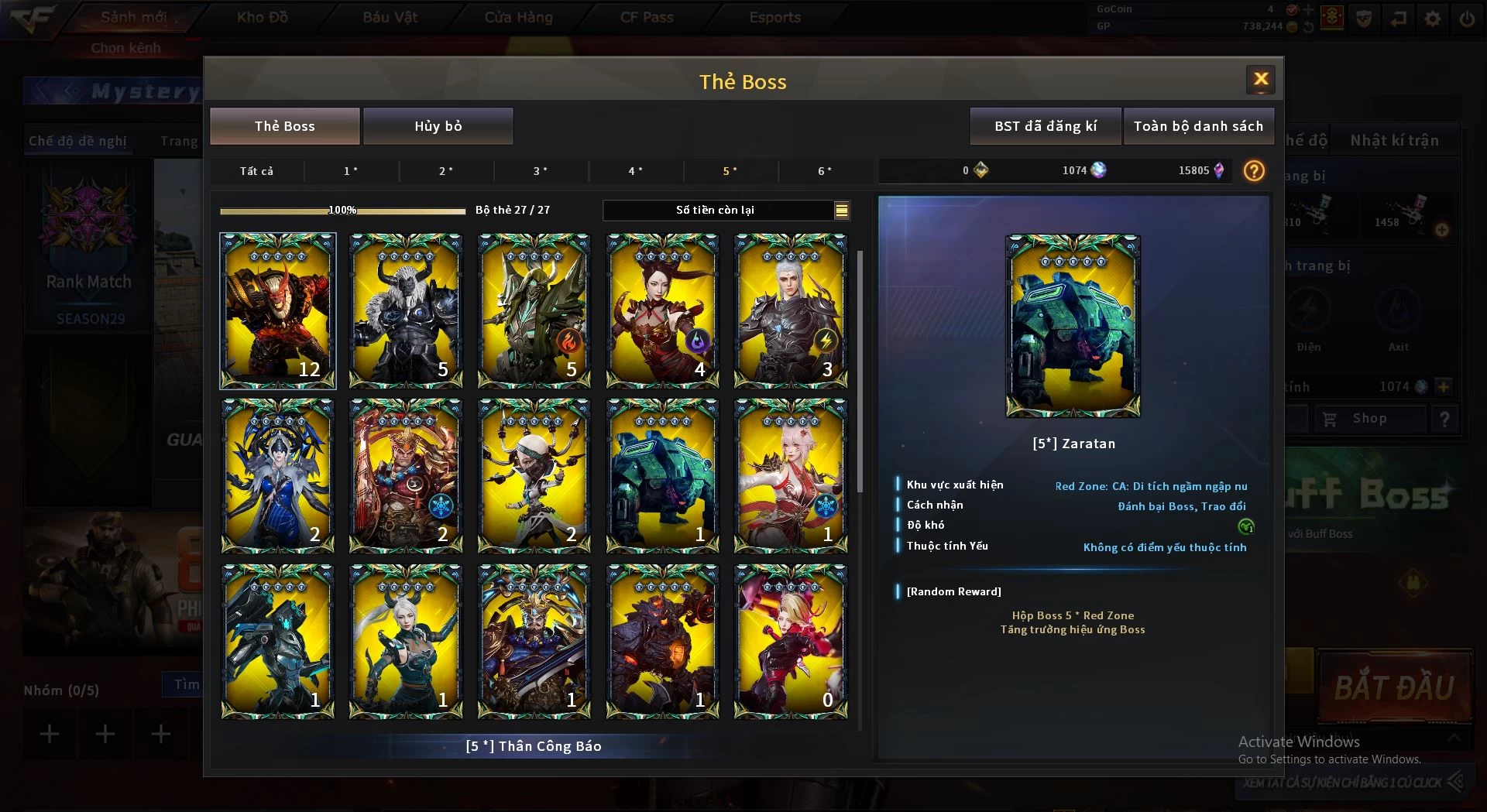Close the Thẻ Boss window
Screen dimensions: 1487x812
tap(1260, 80)
